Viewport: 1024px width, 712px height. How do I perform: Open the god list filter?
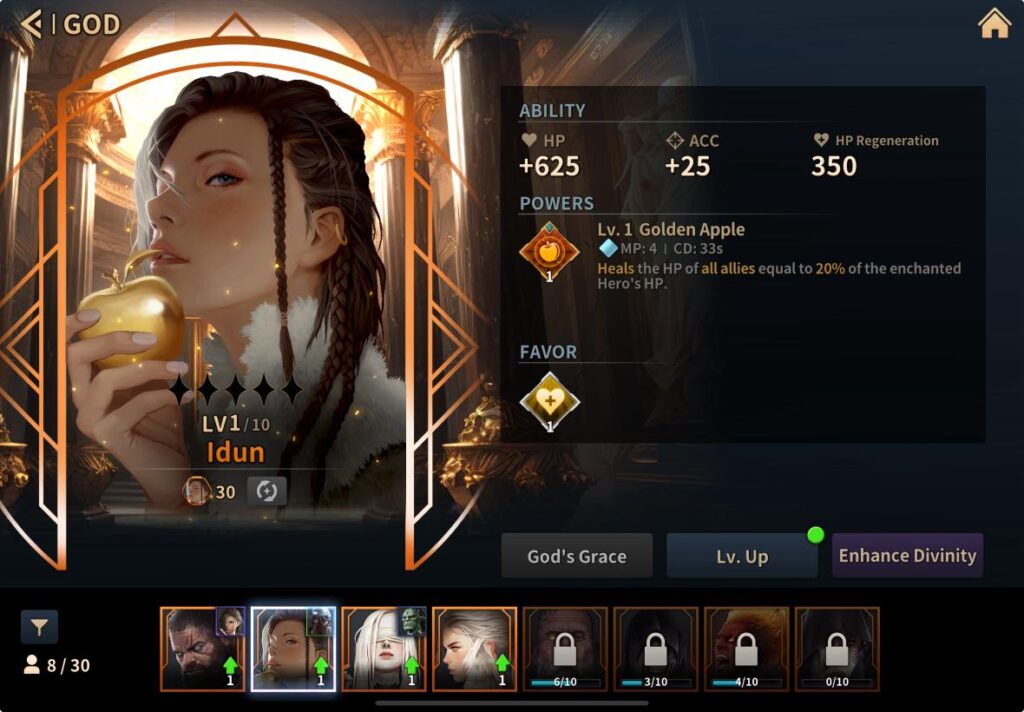(x=40, y=627)
